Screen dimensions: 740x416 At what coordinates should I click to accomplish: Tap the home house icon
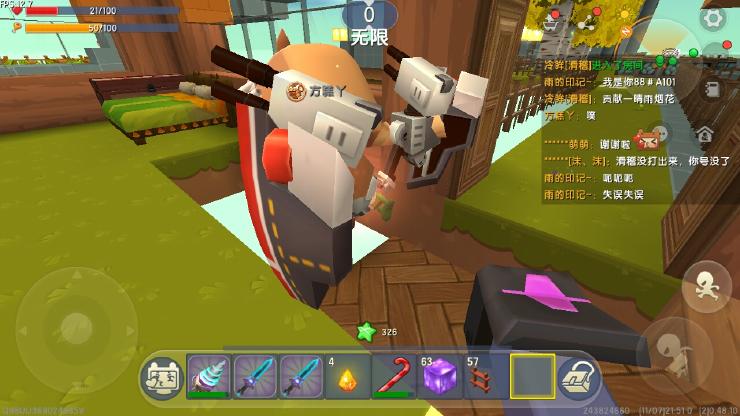click(x=705, y=133)
